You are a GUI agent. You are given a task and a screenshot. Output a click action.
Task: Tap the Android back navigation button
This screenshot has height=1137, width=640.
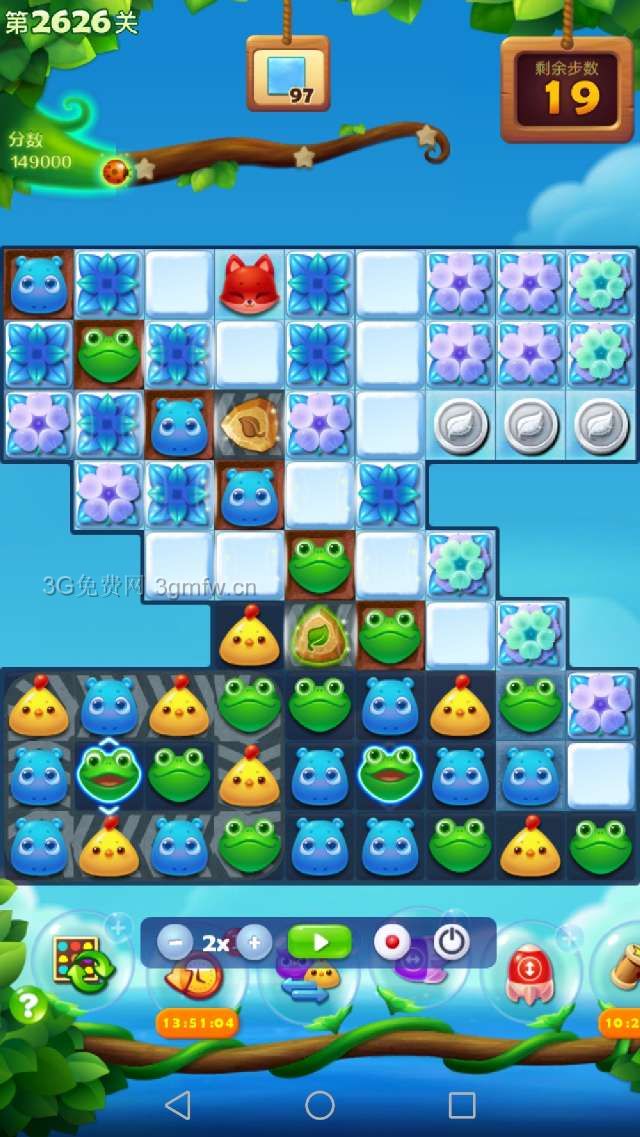pos(177,1104)
